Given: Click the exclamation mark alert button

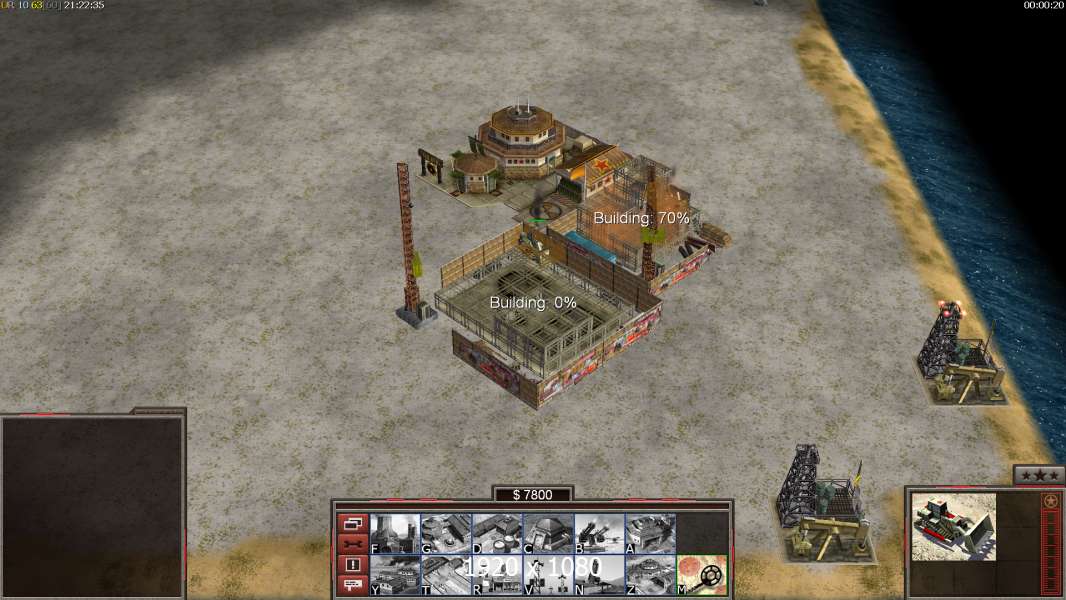Looking at the screenshot, I should point(353,565).
